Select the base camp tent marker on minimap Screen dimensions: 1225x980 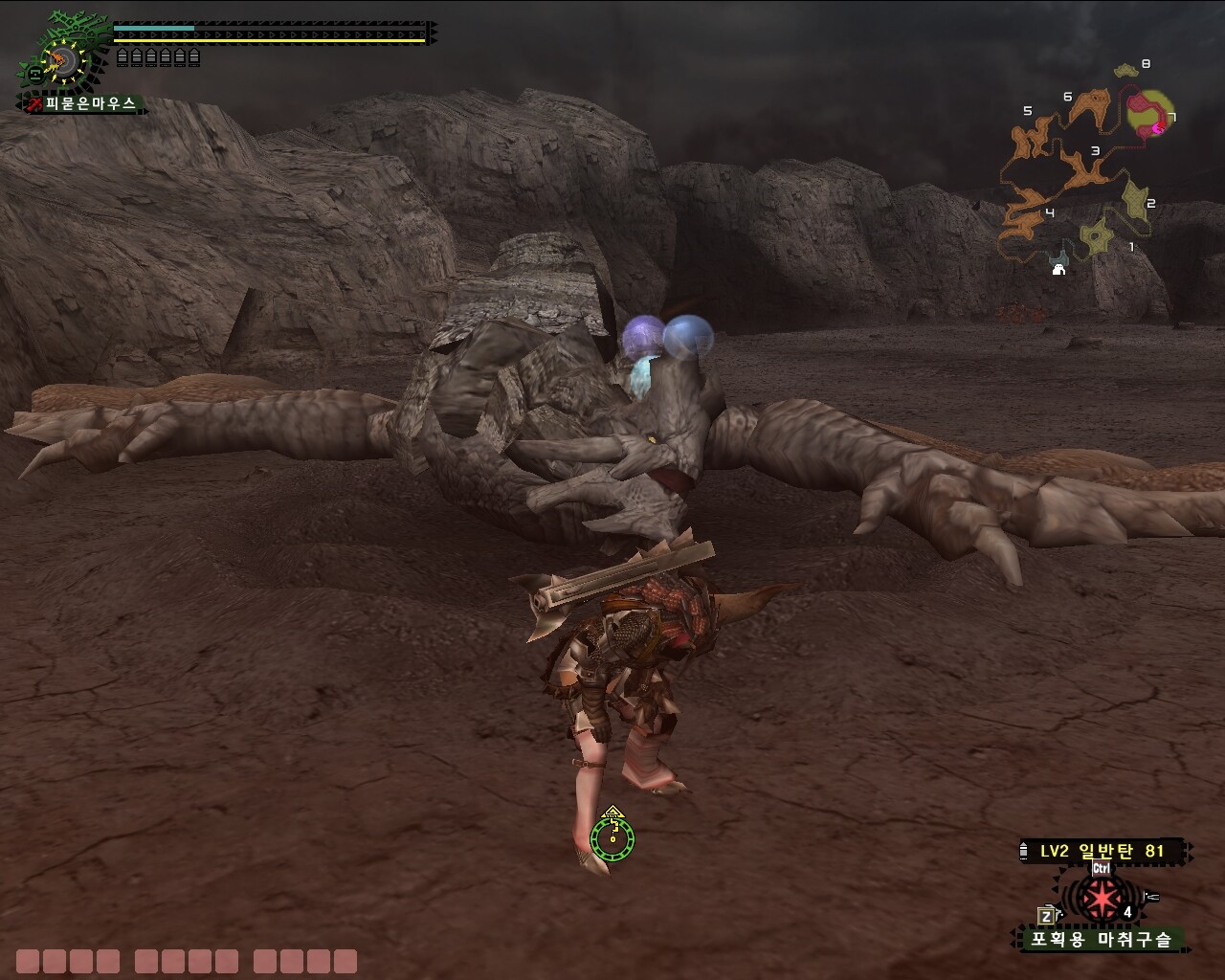[x=1058, y=269]
